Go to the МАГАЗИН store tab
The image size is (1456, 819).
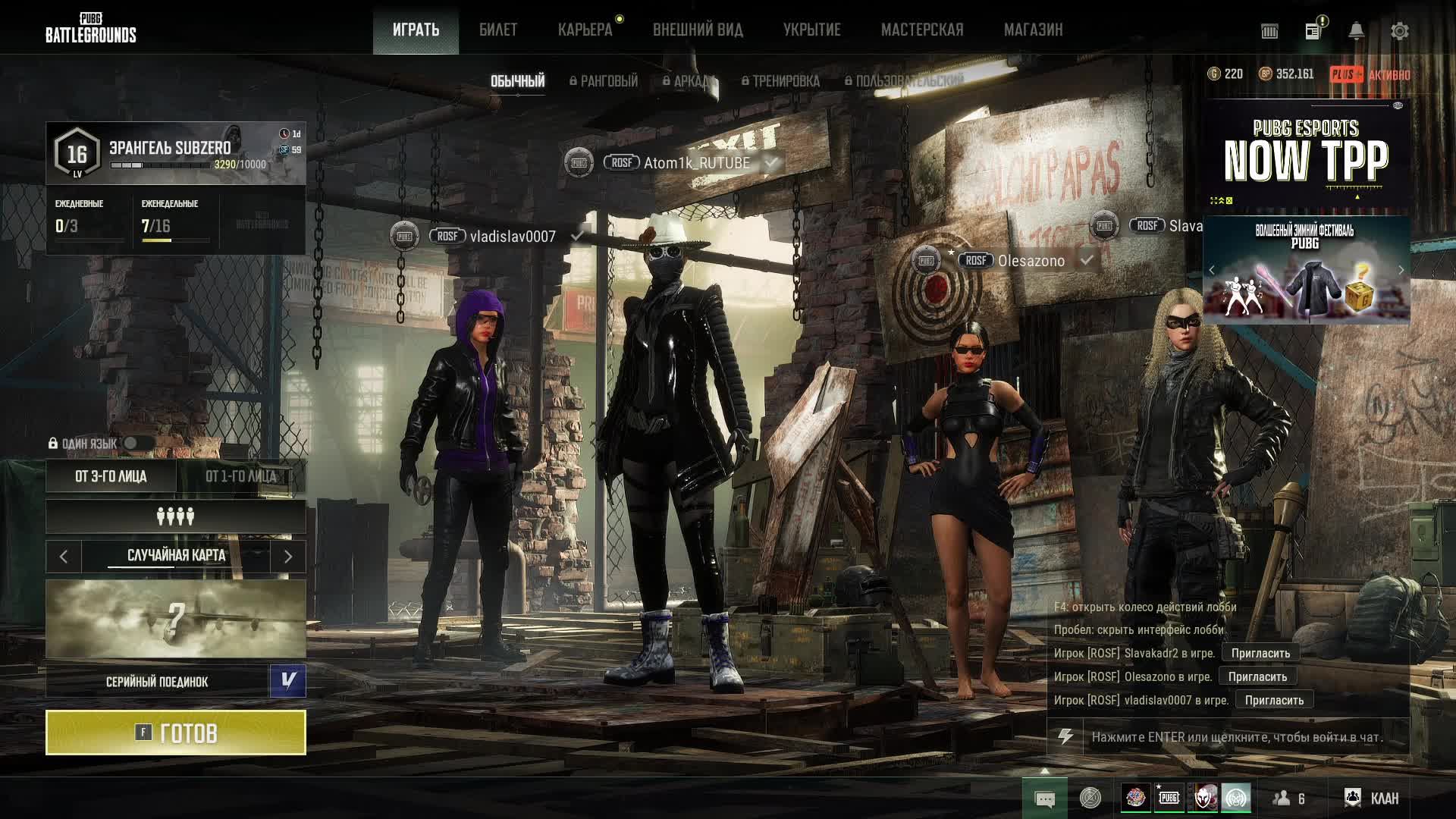click(1033, 30)
